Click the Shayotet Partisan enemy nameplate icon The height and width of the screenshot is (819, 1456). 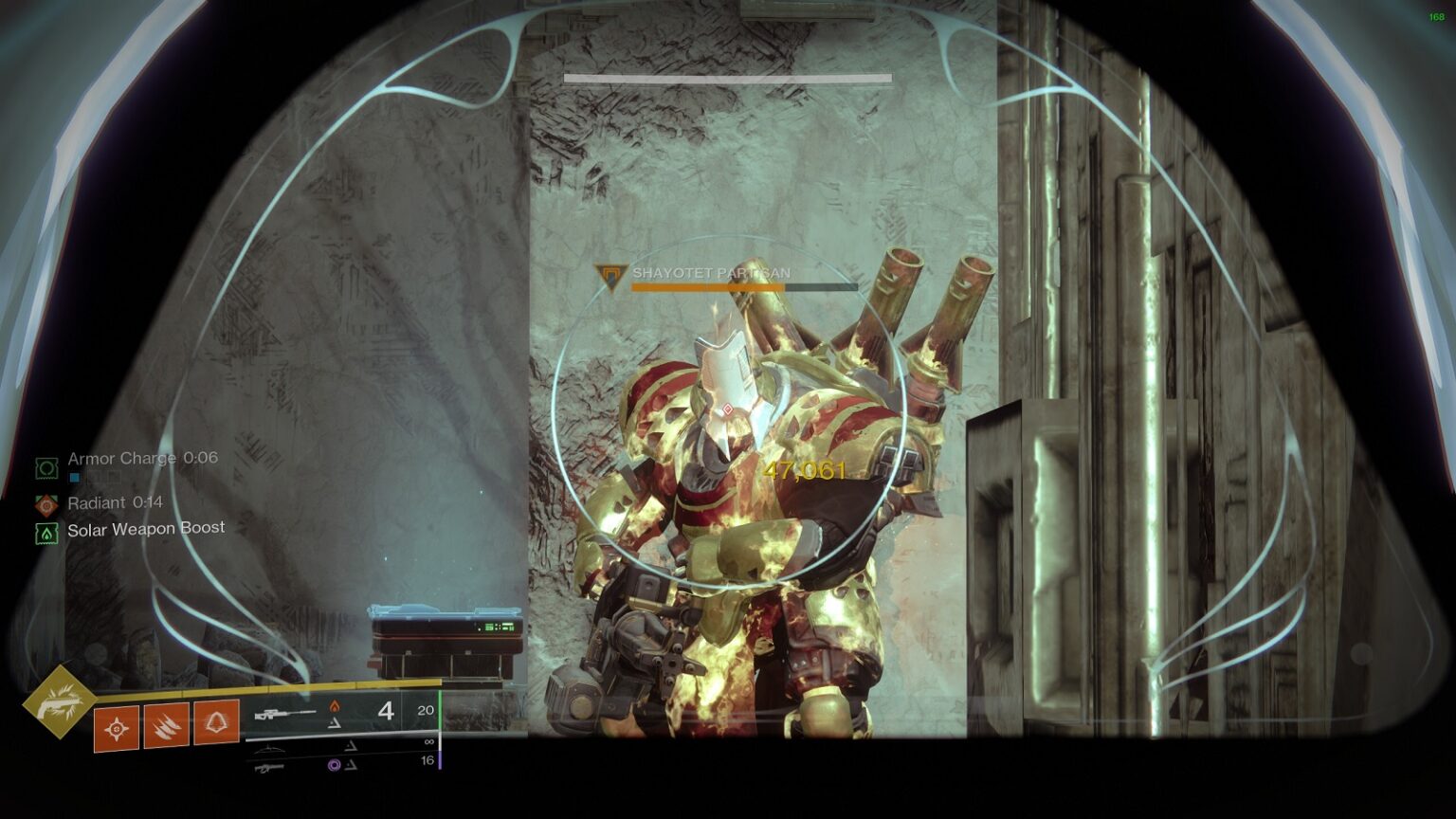611,276
